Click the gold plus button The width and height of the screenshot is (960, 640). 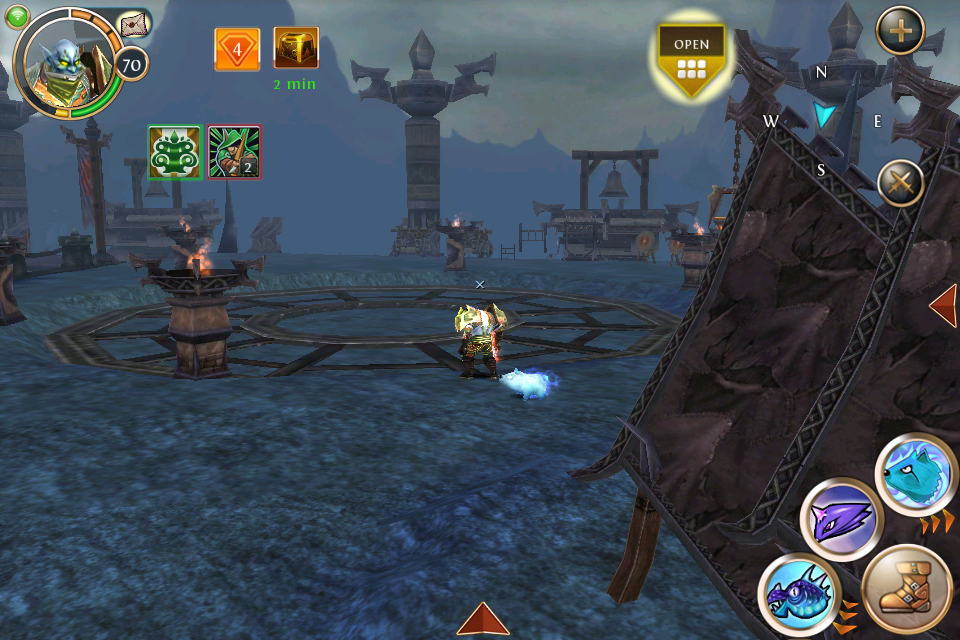click(900, 31)
